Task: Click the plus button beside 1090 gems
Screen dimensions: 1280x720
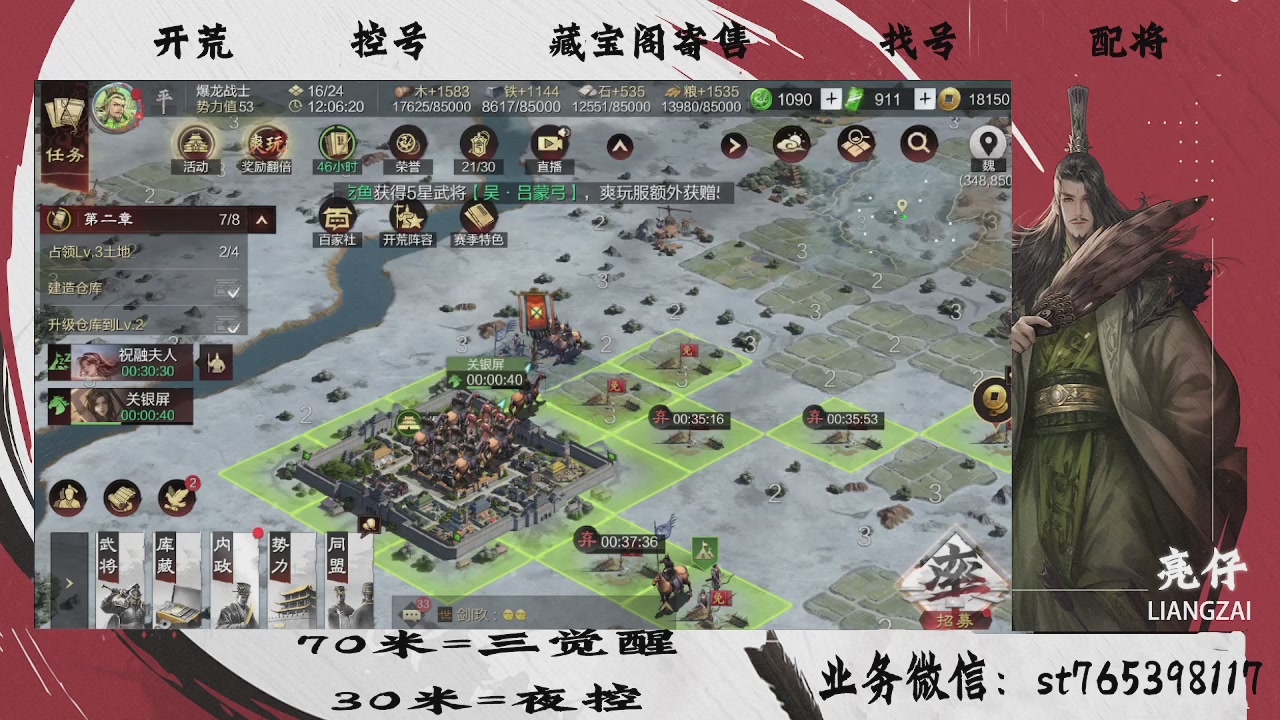Action: 832,100
